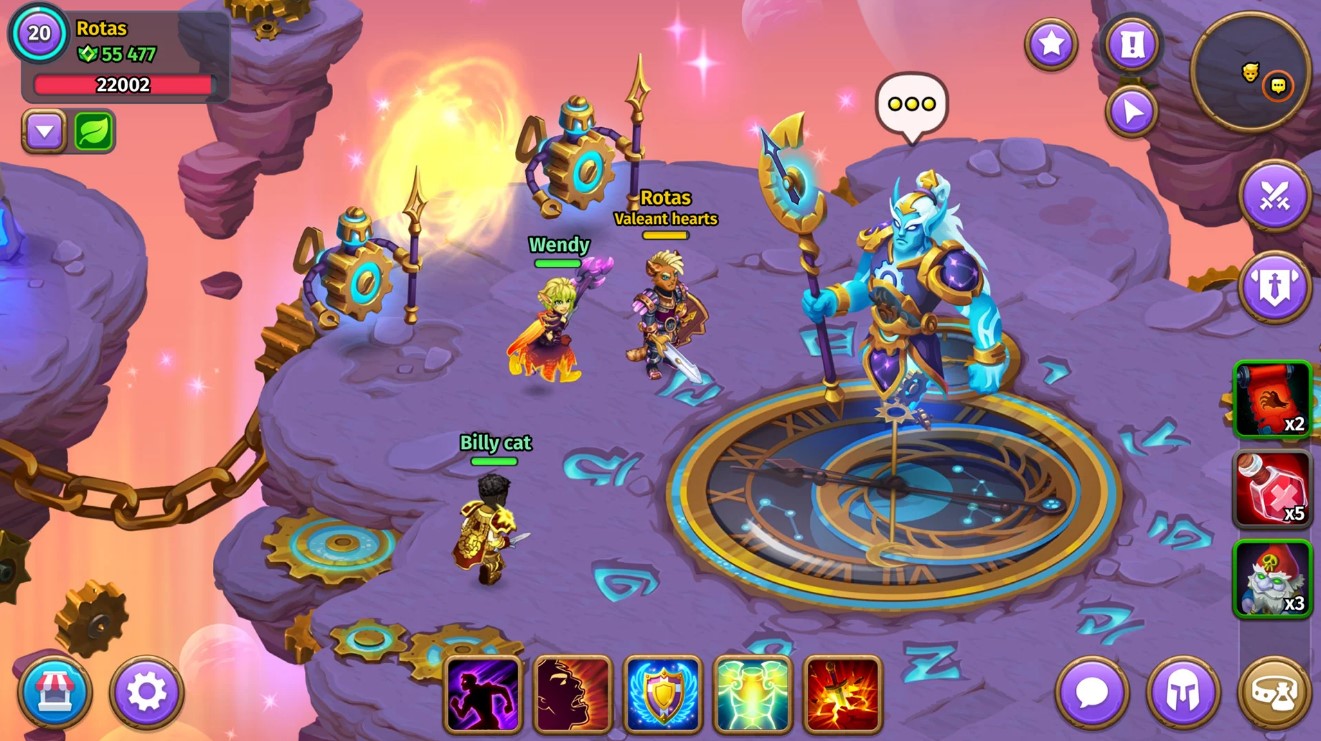The image size is (1321, 741).
Task: Start a battle with the crossed swords icon
Action: (x=1274, y=196)
